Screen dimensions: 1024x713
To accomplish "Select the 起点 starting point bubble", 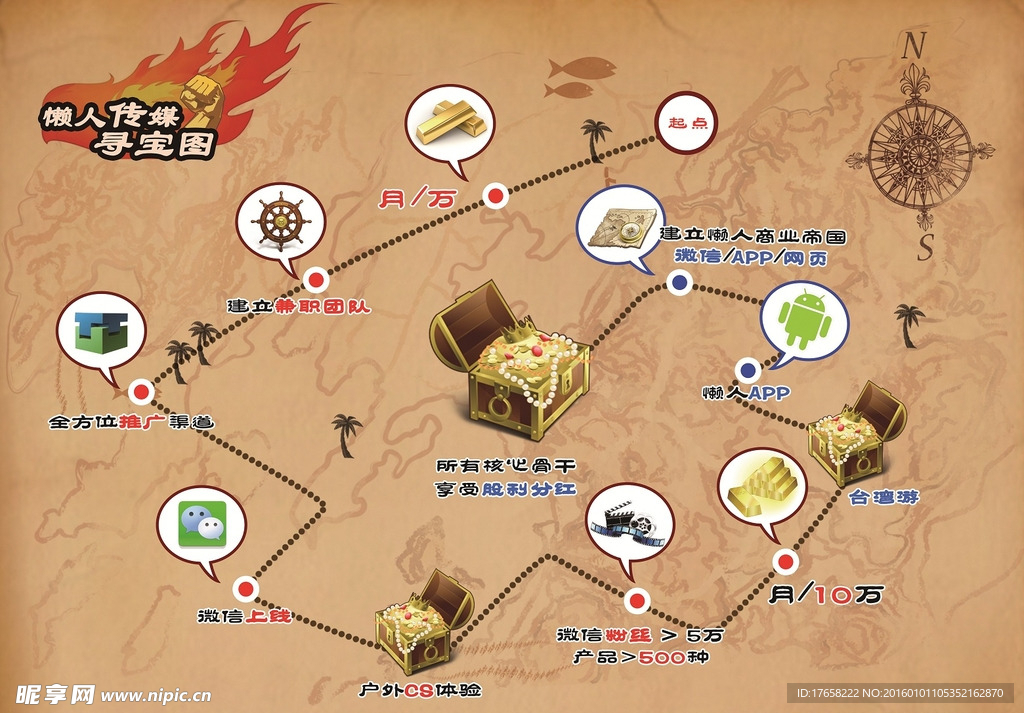I will 687,122.
